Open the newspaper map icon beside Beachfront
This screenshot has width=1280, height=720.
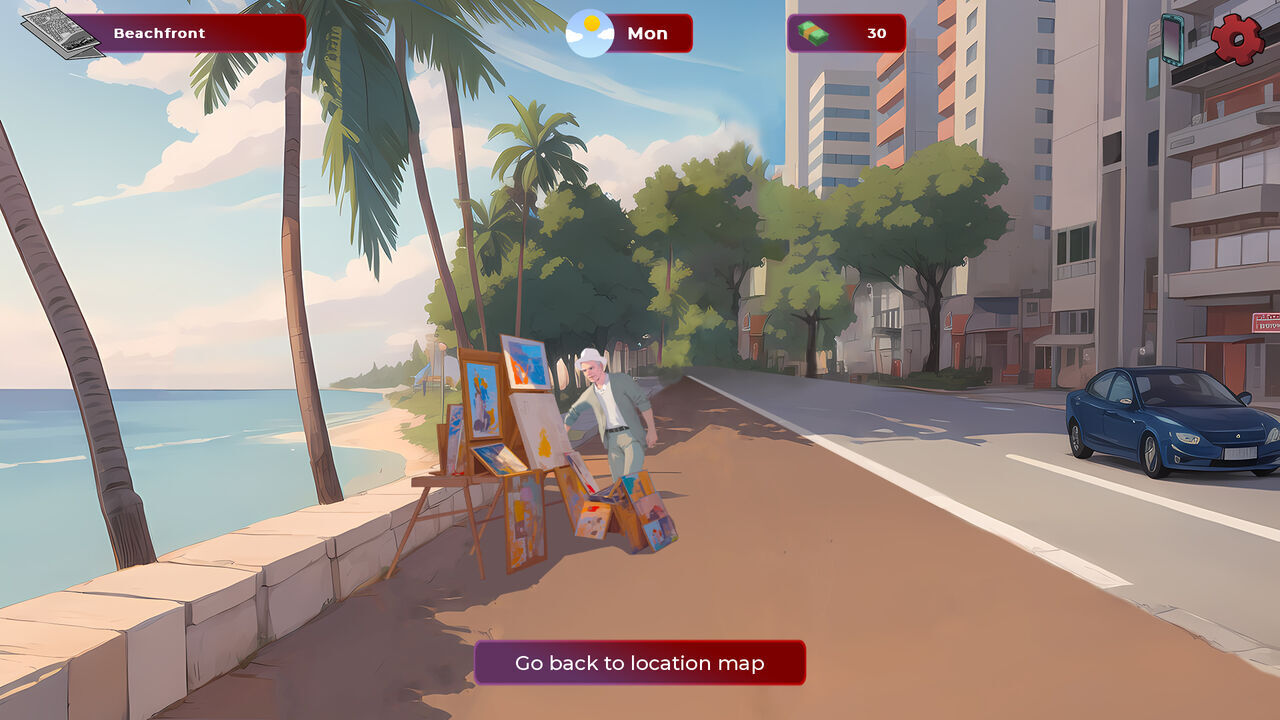(x=62, y=33)
